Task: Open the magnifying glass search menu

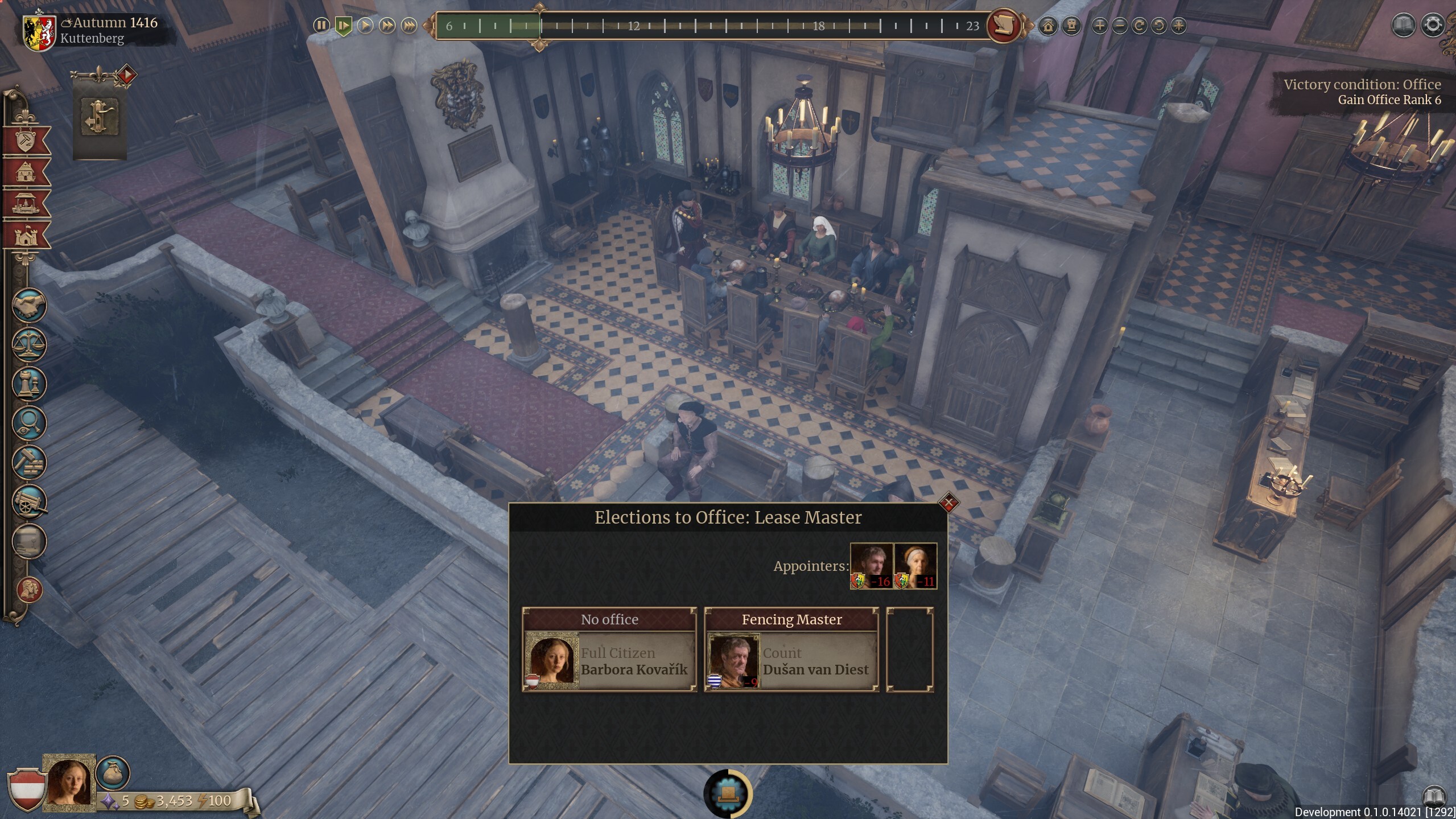Action: click(28, 423)
